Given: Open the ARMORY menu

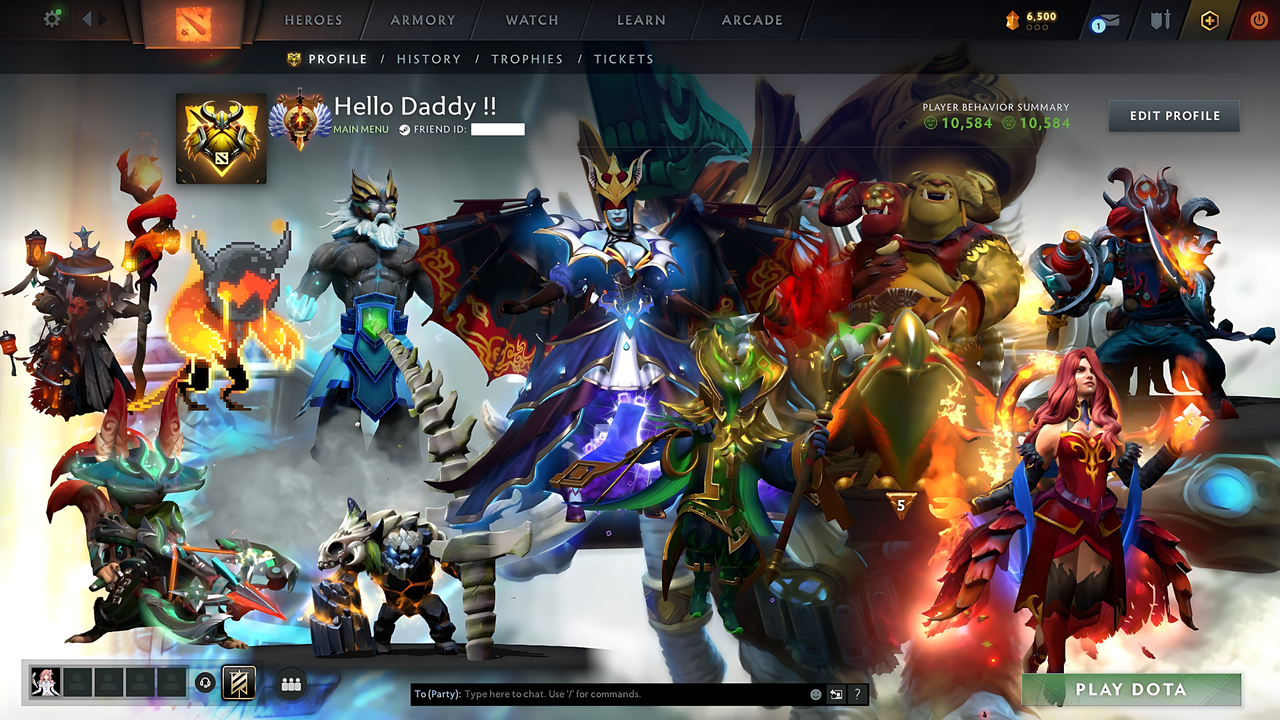Looking at the screenshot, I should point(422,20).
